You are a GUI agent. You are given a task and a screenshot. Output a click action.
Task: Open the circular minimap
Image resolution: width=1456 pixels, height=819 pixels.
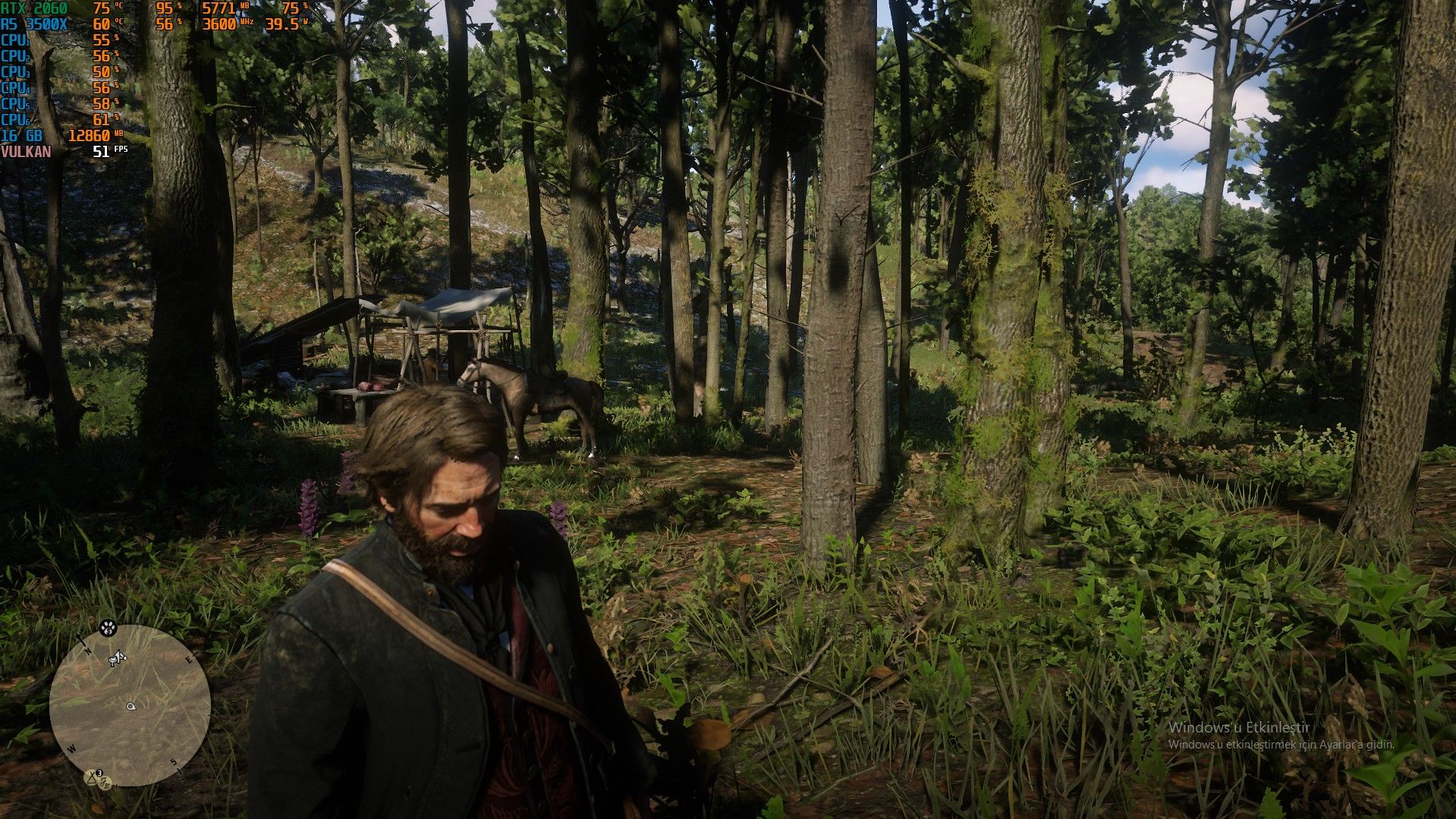130,705
